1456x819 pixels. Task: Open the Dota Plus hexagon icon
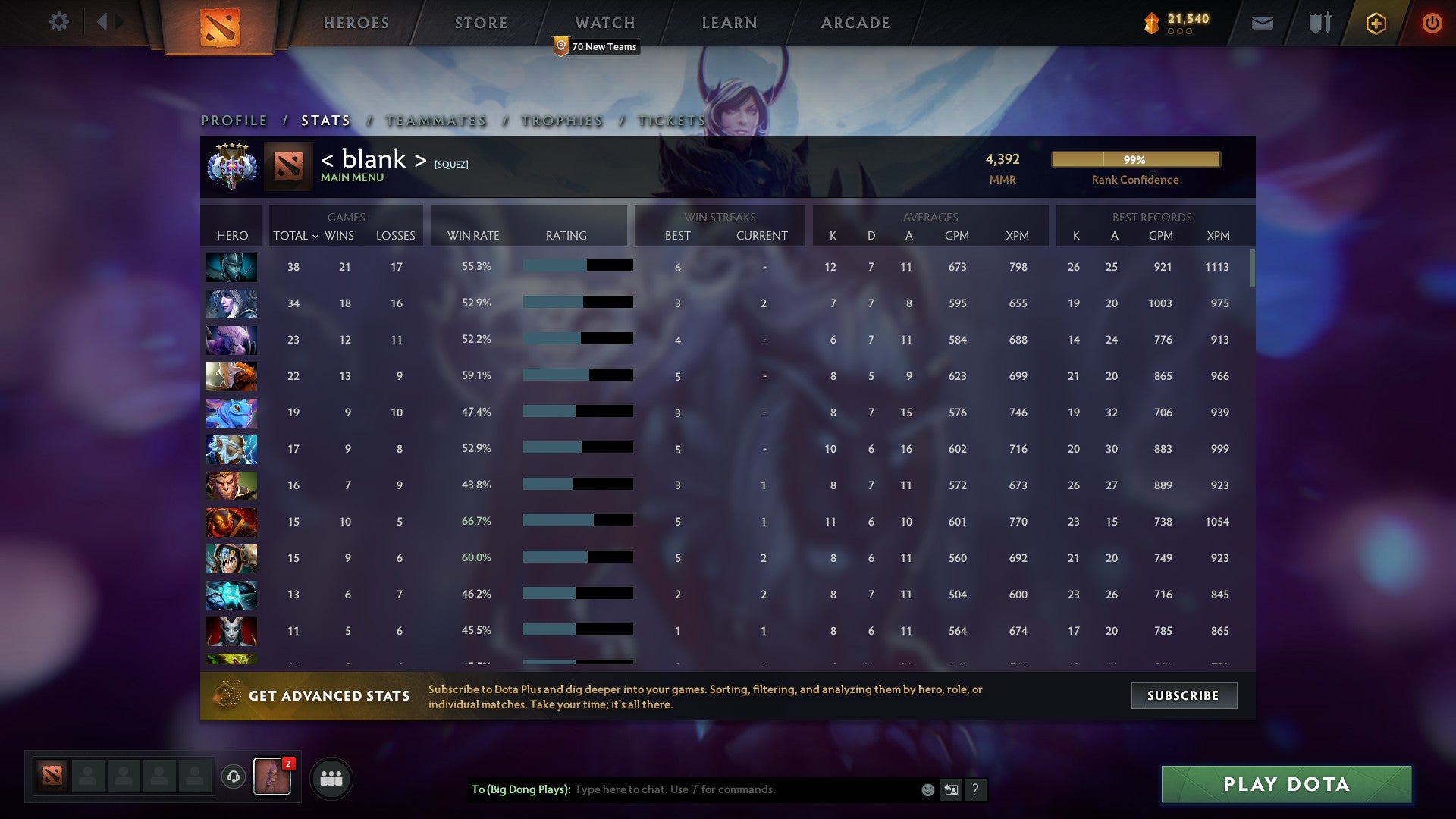click(1375, 23)
